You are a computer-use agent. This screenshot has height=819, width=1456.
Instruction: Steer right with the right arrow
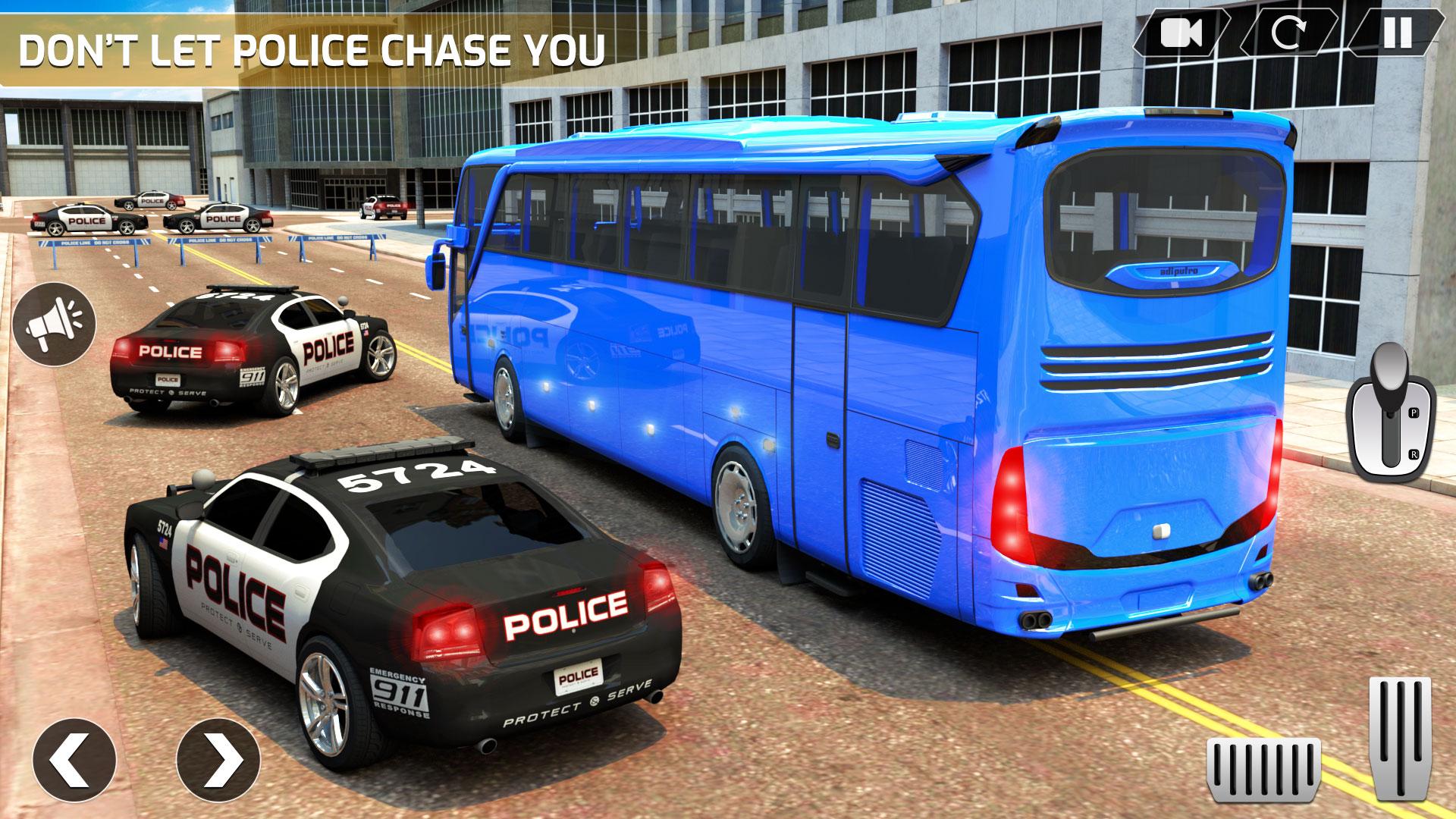click(218, 759)
